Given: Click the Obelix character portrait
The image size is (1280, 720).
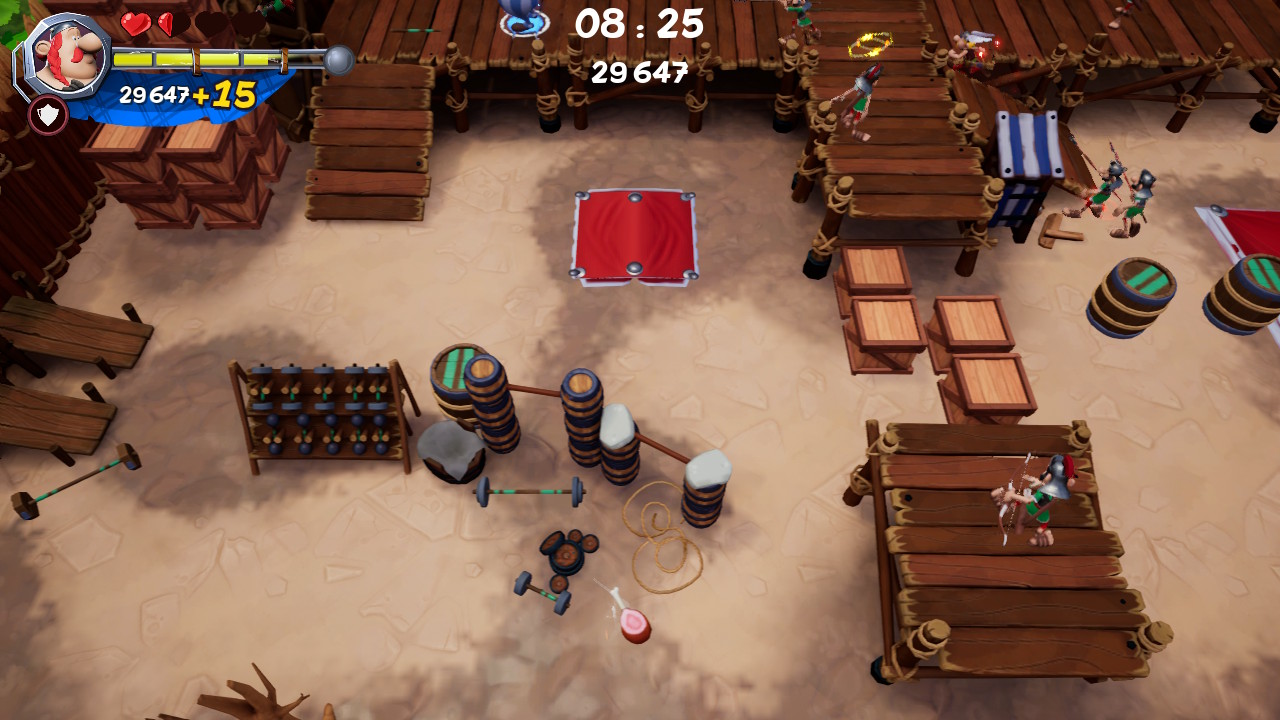Looking at the screenshot, I should click(x=66, y=53).
